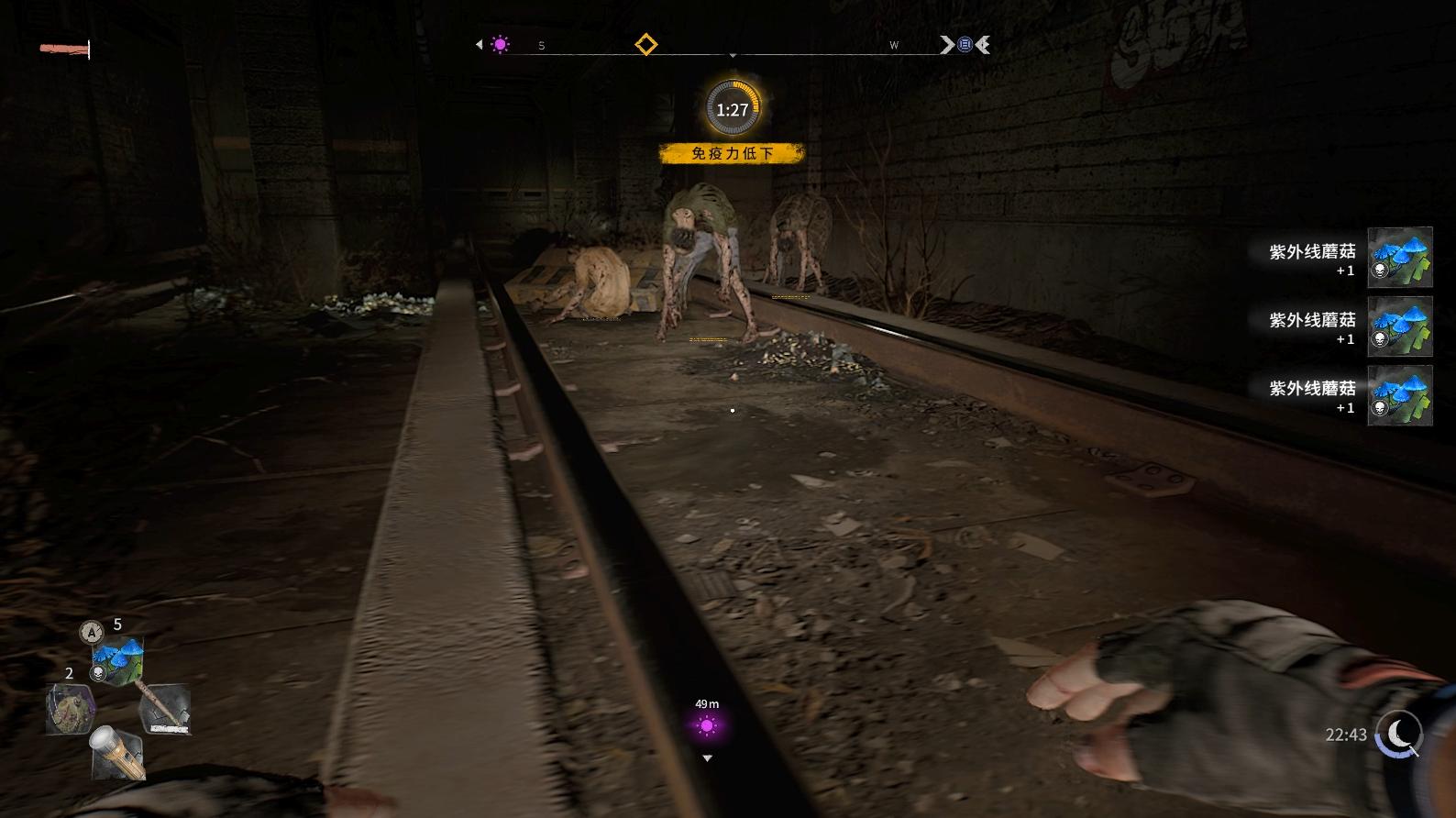1456x818 pixels.
Task: Select the flashlight slot
Action: (116, 752)
